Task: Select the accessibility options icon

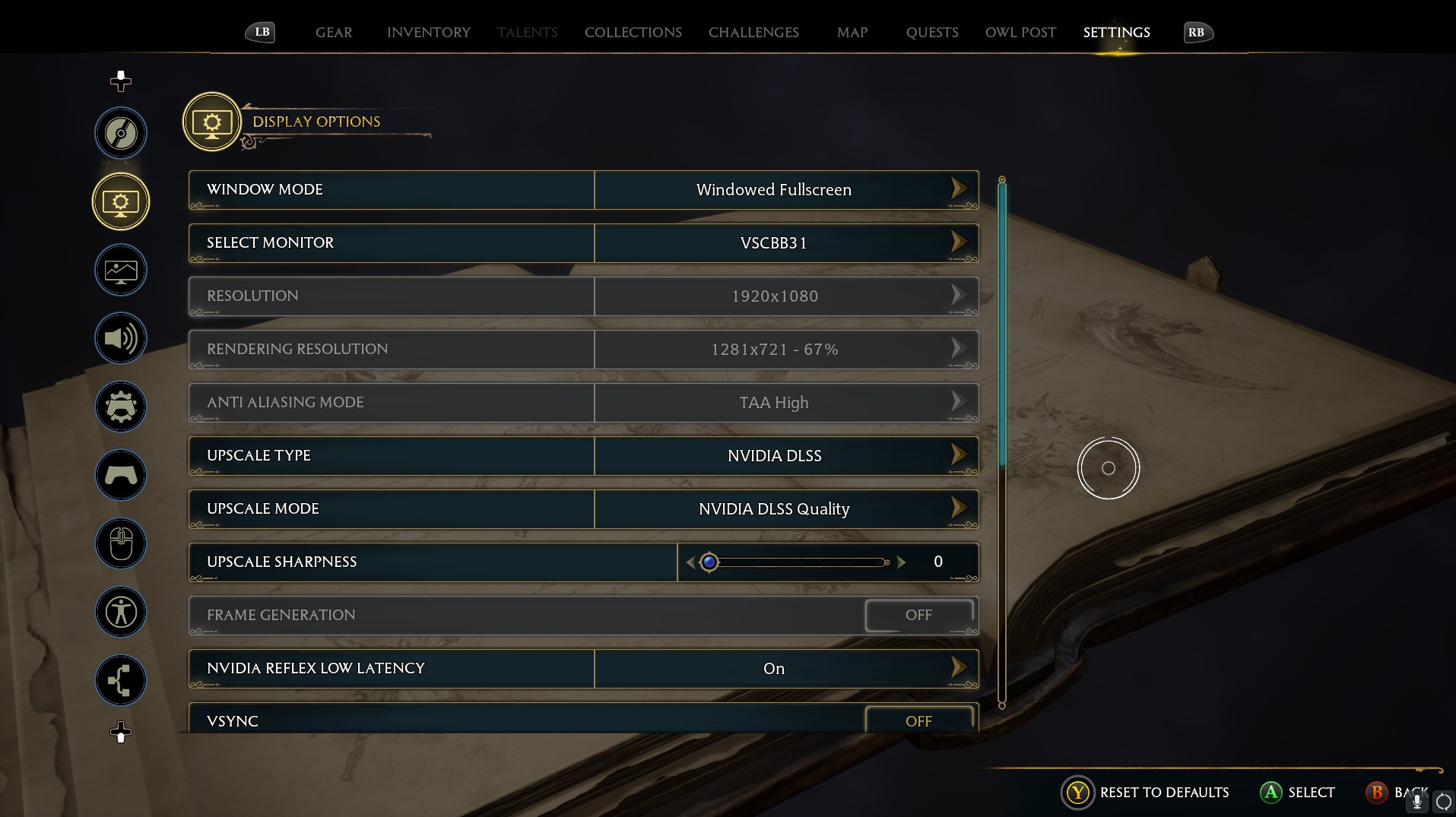Action: [x=121, y=612]
